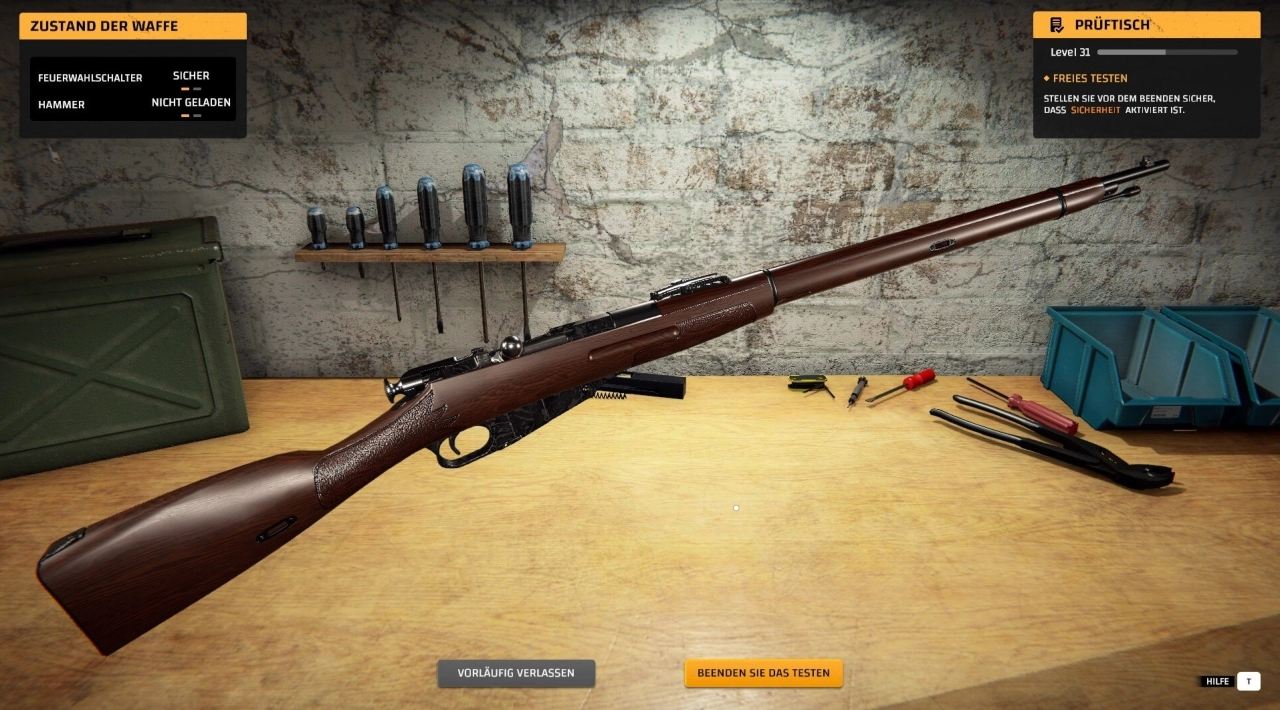
Task: Toggle the Hammer Nicht Geladen state
Action: coord(191,103)
